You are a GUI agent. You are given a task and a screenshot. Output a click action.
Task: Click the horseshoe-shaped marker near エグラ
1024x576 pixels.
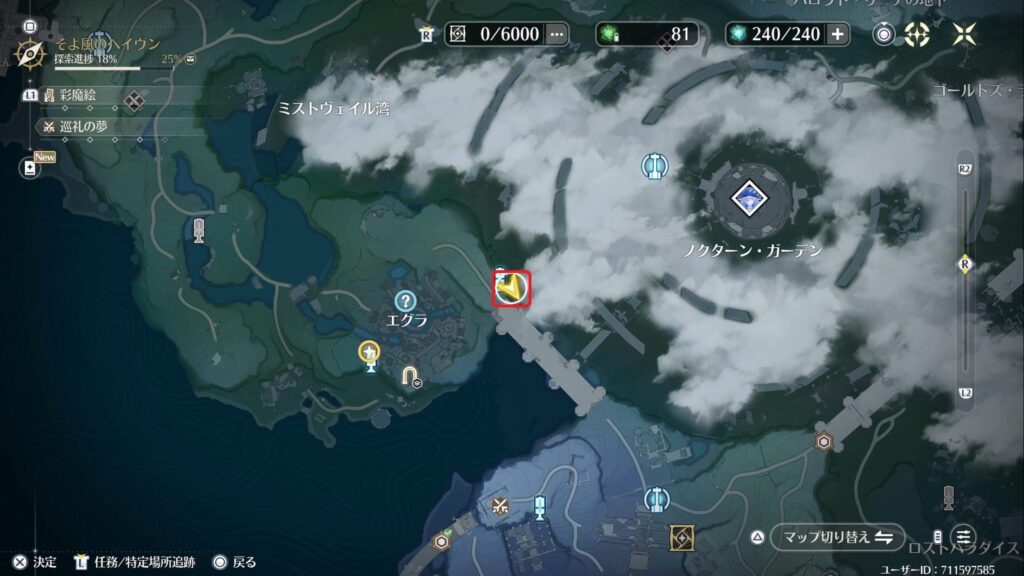point(410,376)
